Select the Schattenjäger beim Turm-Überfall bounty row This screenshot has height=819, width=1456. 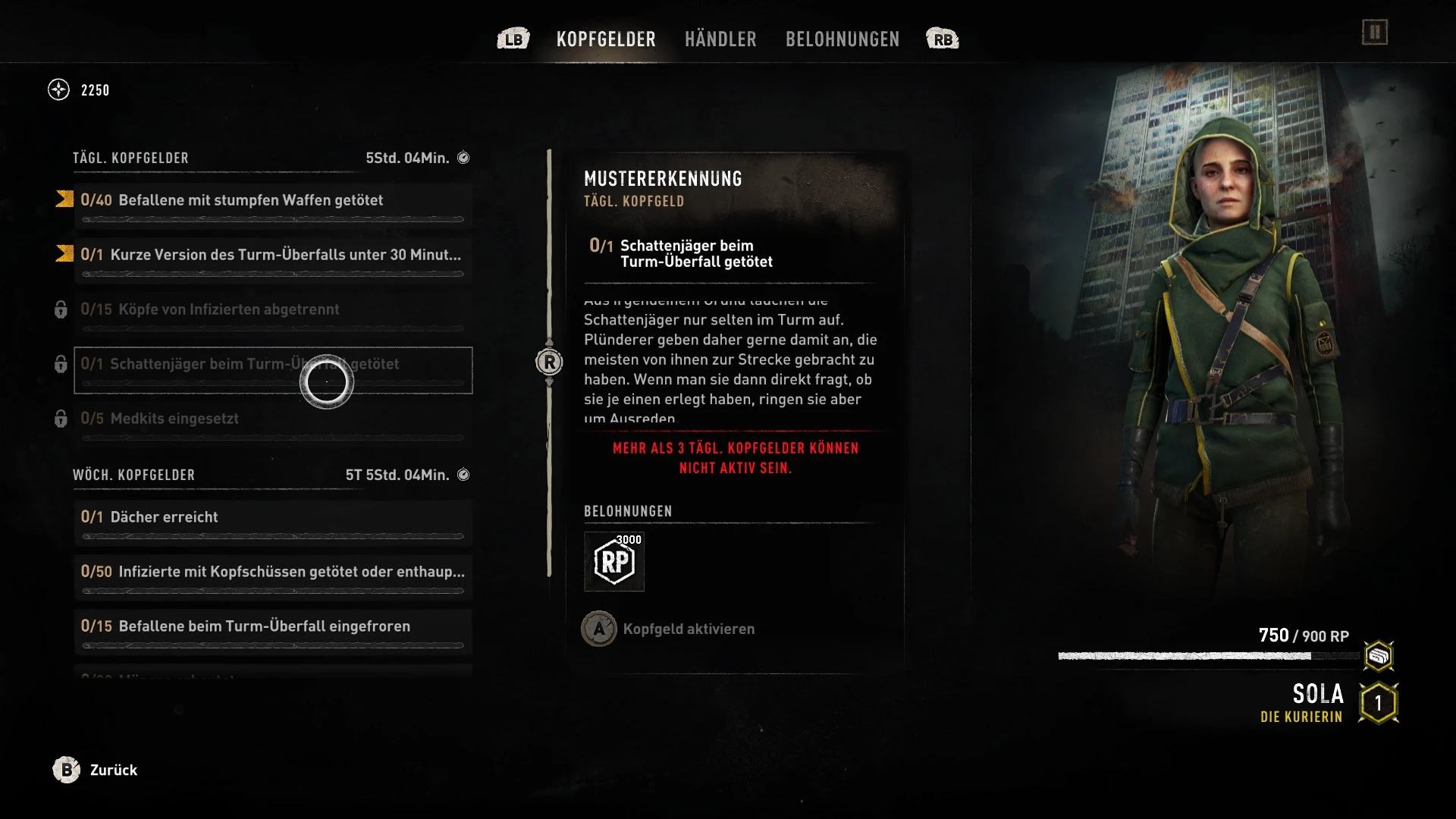tap(273, 370)
